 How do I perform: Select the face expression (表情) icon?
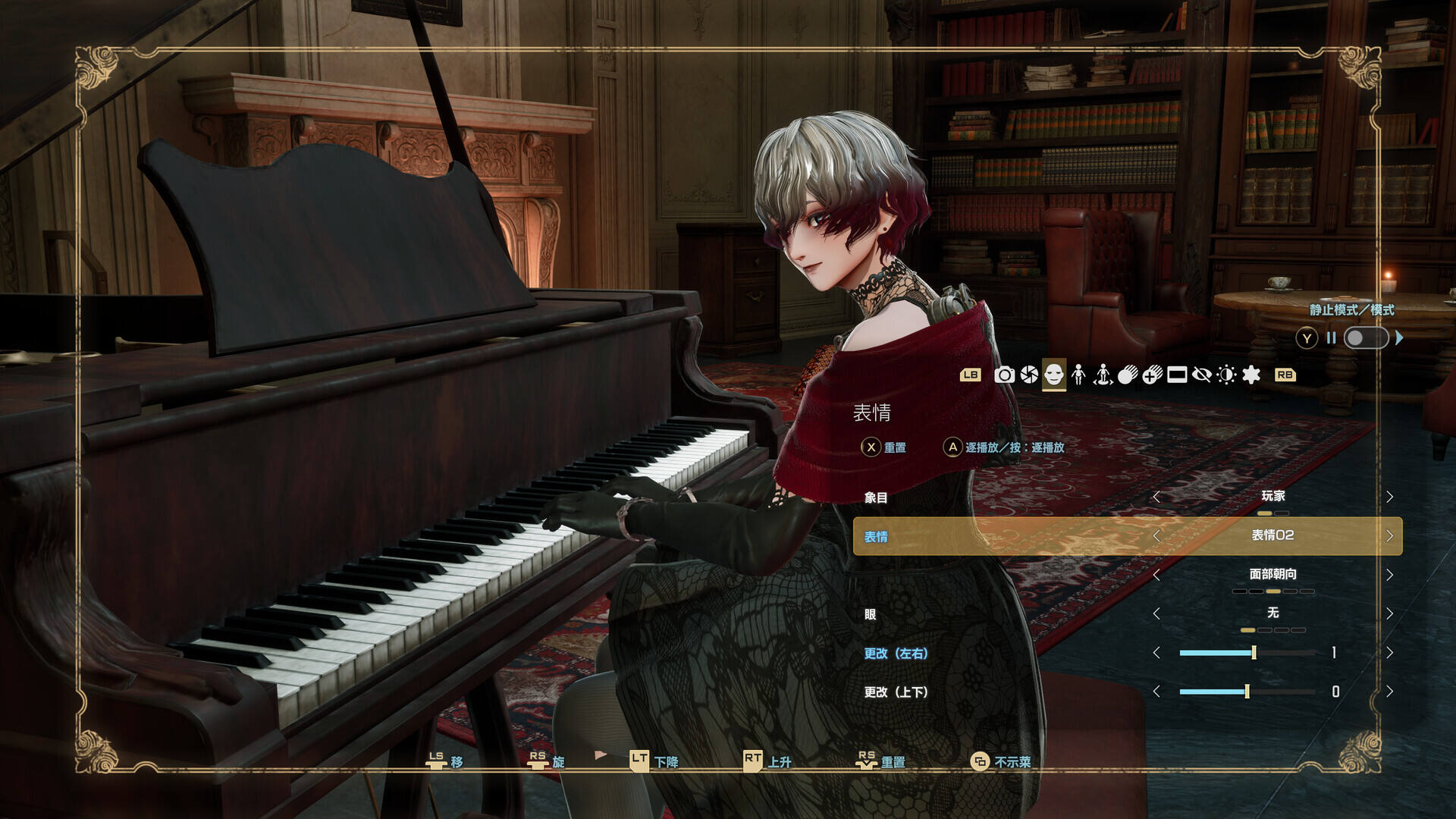[x=1053, y=375]
